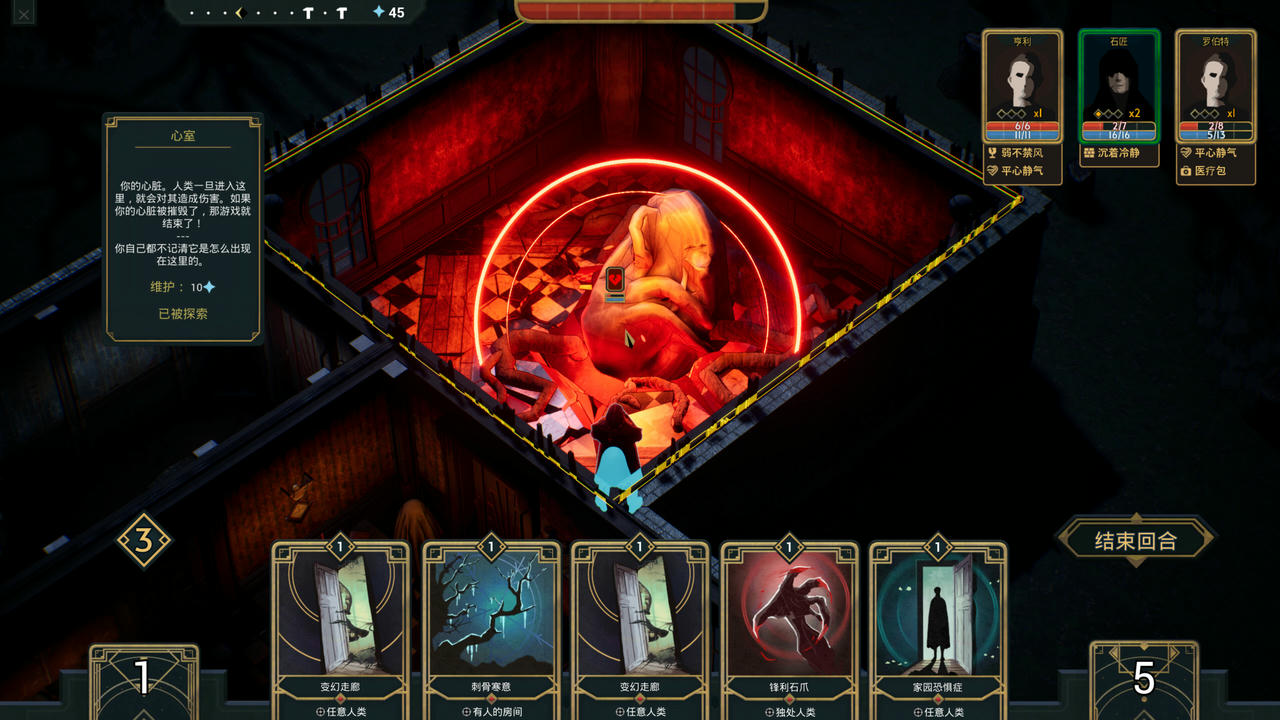
Task: Click 罗伯特's 平心静气 heart icon
Action: click(1187, 152)
